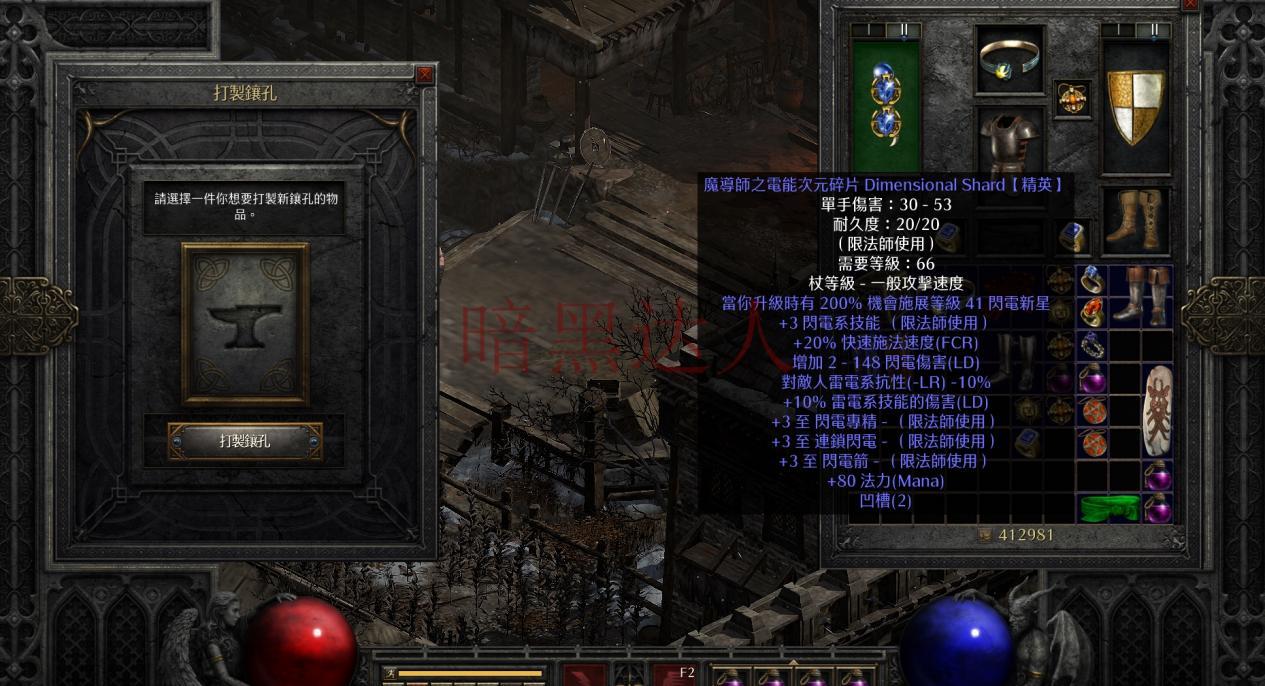The width and height of the screenshot is (1265, 686).
Task: Select the Dimensional Shard weapon slot
Action: pyautogui.click(x=886, y=106)
